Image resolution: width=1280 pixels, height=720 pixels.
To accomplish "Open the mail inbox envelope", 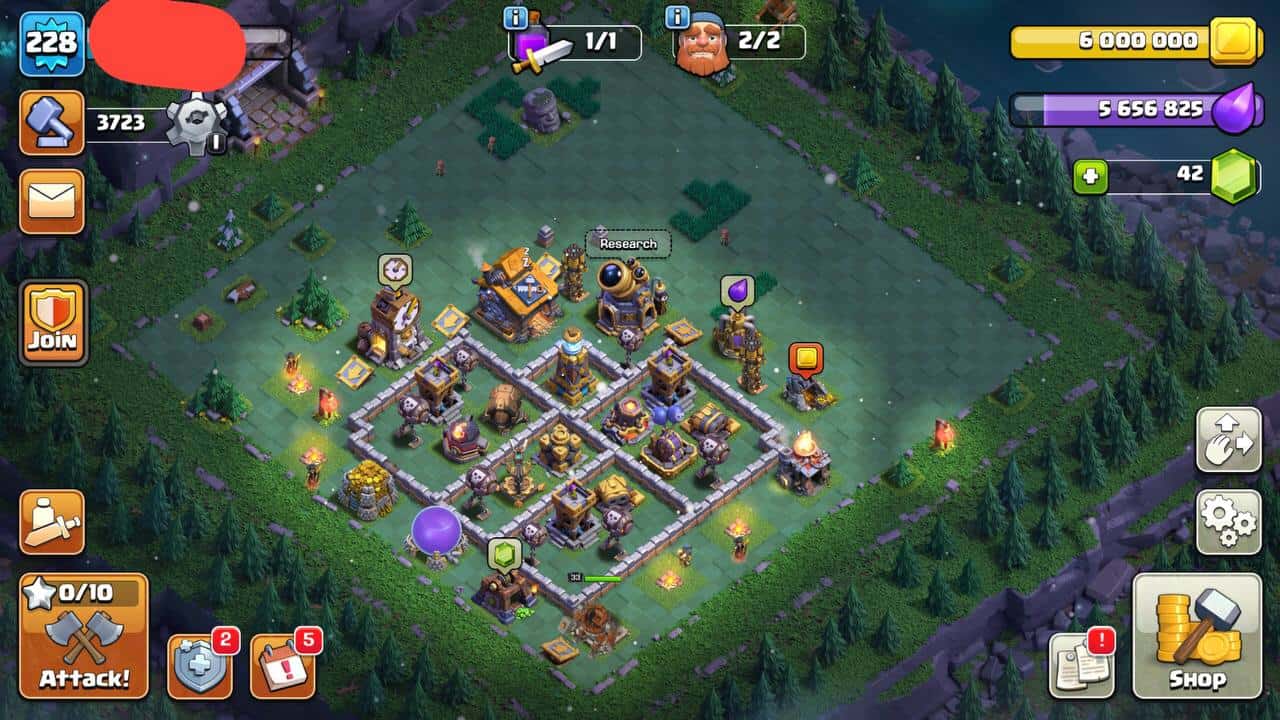I will (51, 201).
